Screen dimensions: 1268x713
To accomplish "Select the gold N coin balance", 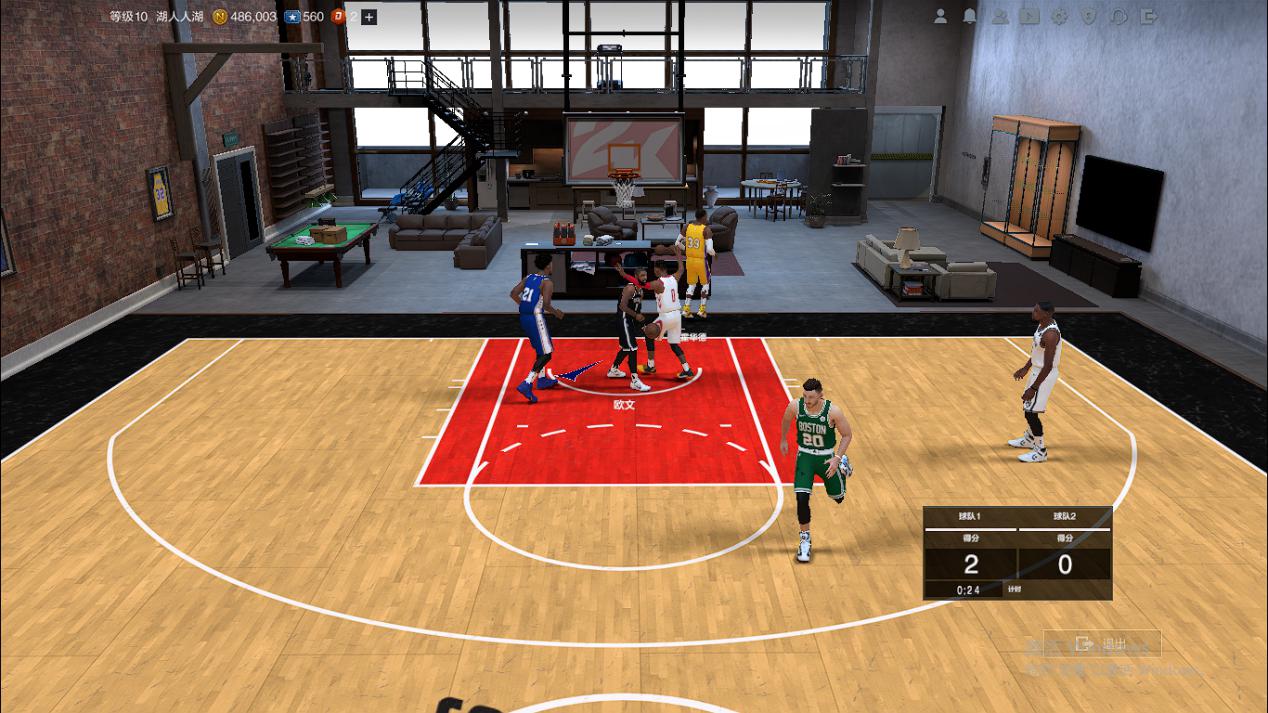I will pyautogui.click(x=245, y=17).
